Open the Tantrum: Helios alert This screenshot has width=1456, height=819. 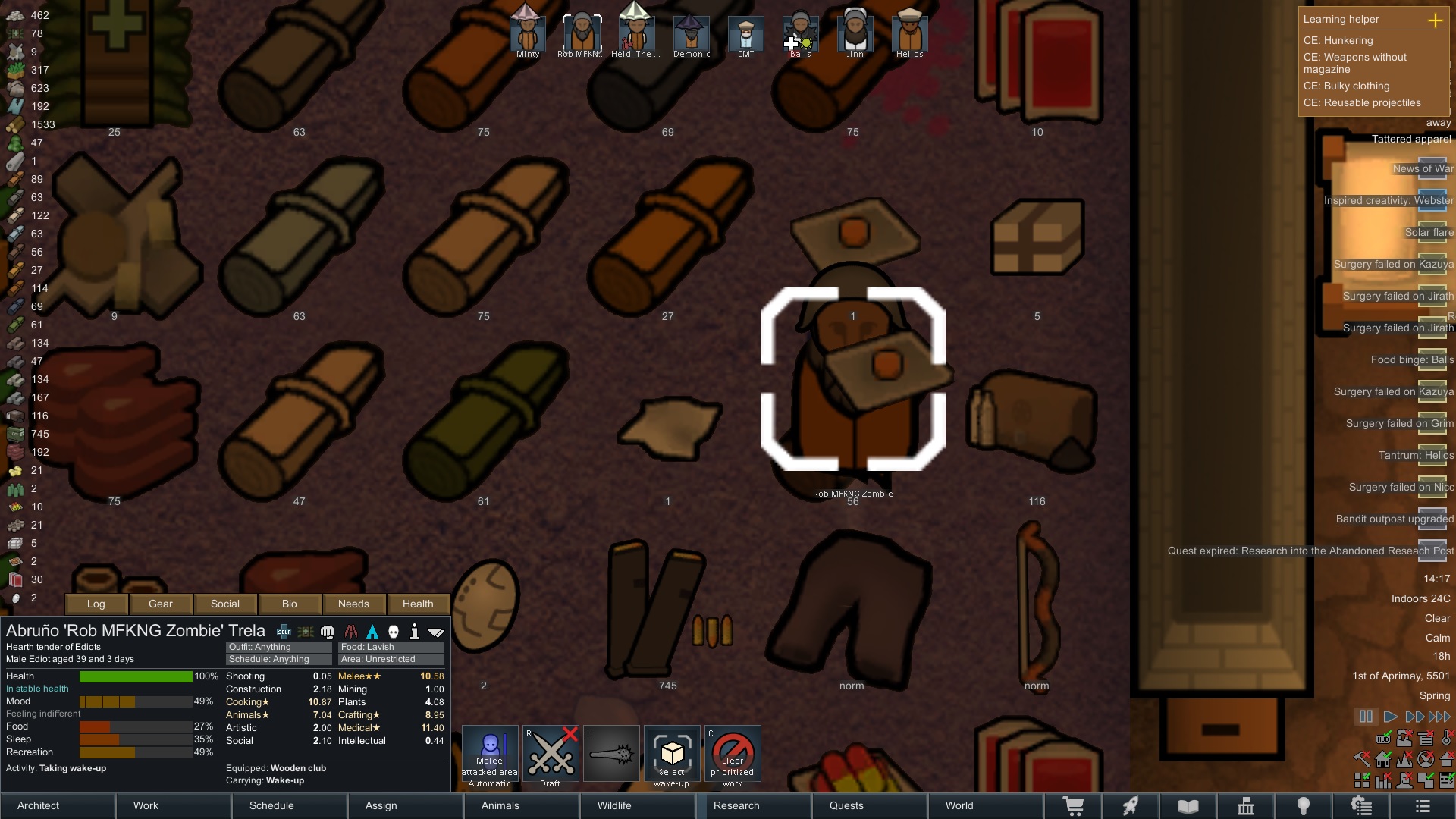click(1416, 455)
